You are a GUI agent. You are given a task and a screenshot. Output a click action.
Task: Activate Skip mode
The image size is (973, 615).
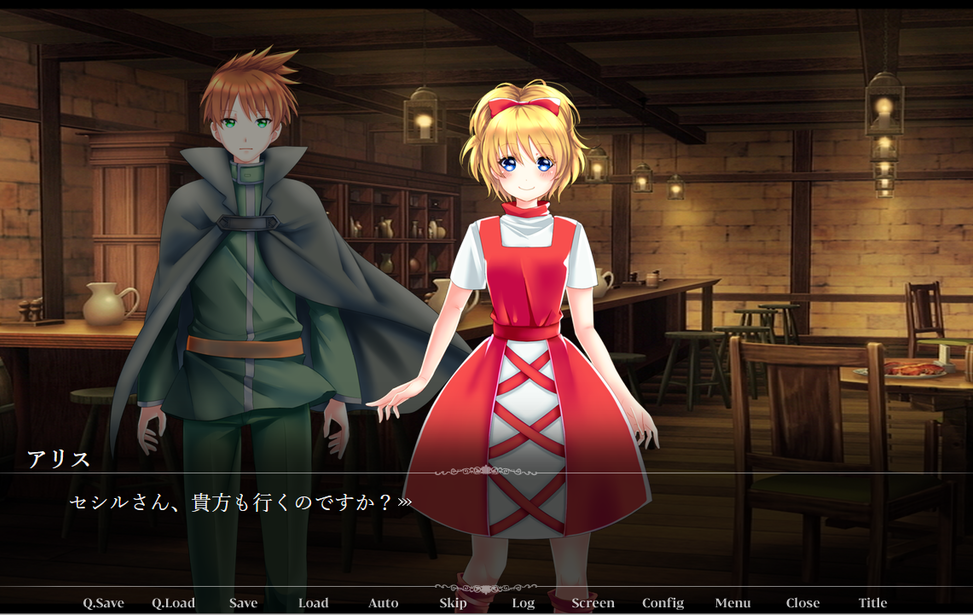[x=453, y=603]
